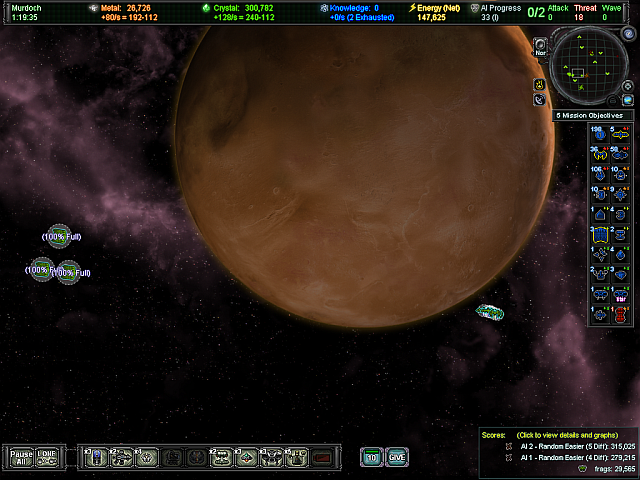This screenshot has height=480, width=640.
Task: Select the red build icon in bottom bar
Action: [322, 457]
